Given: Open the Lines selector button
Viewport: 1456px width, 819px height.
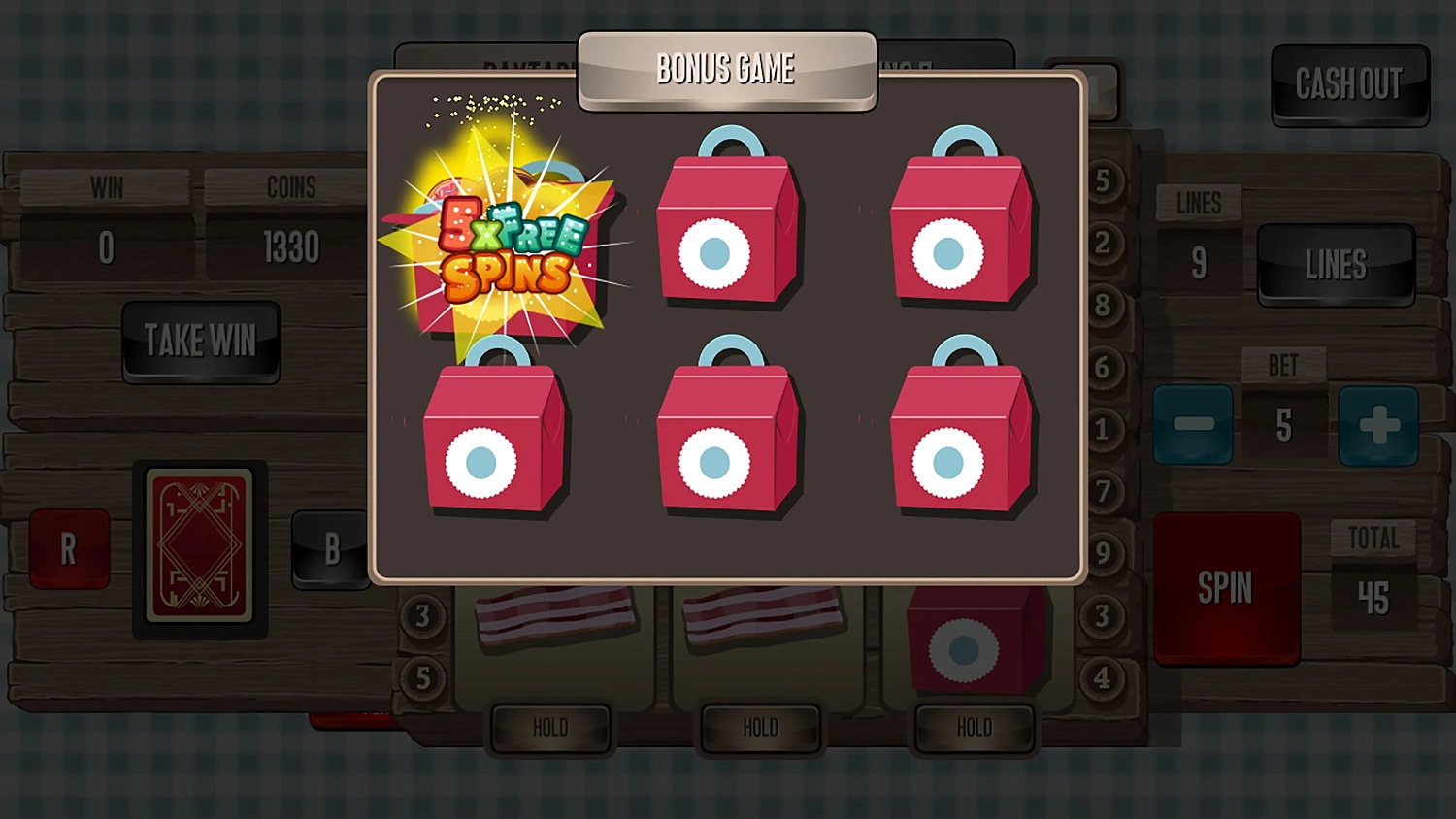Looking at the screenshot, I should pyautogui.click(x=1337, y=263).
